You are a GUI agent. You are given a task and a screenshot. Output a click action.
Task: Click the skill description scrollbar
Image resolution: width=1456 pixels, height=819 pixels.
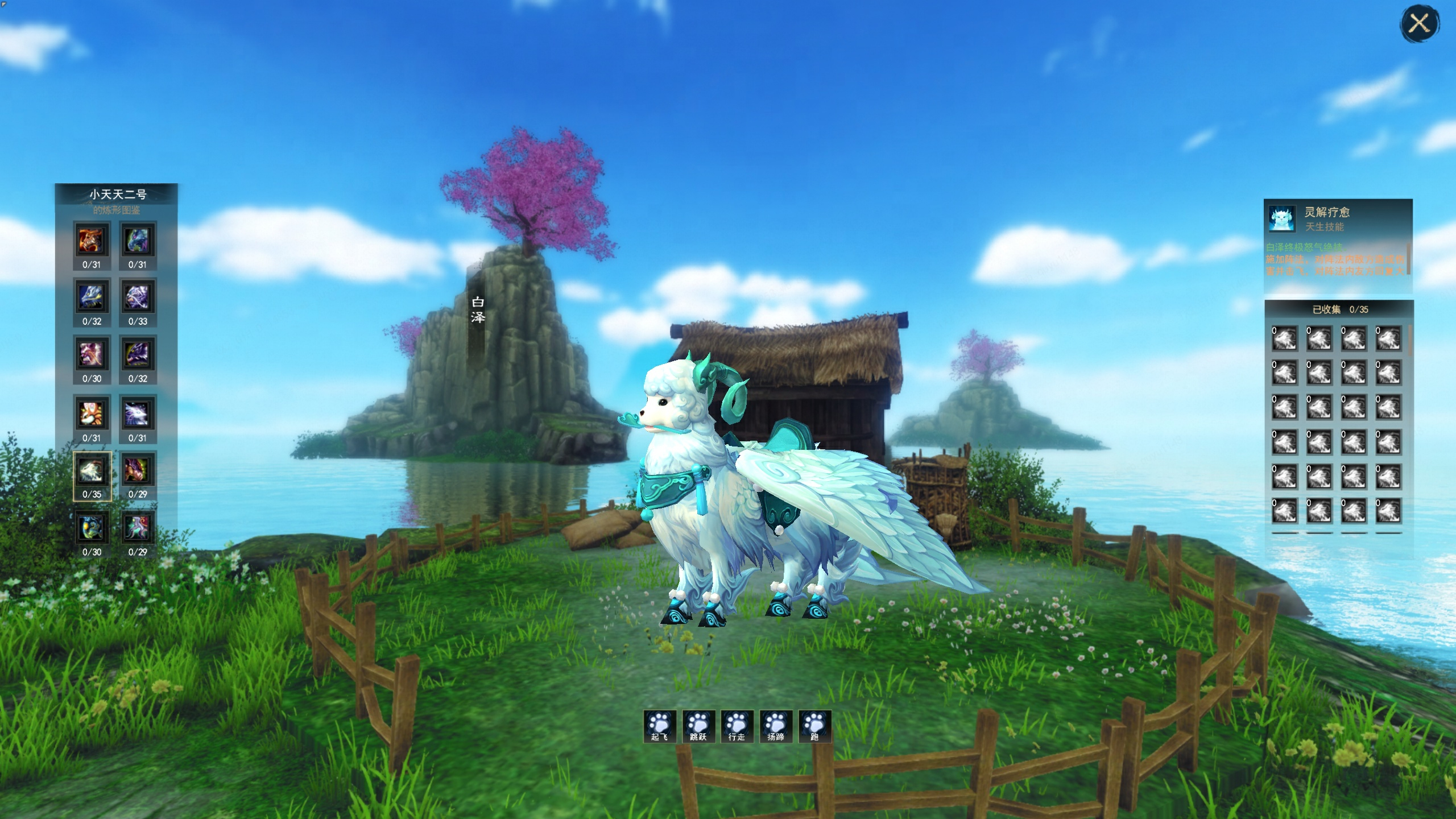point(1408,259)
